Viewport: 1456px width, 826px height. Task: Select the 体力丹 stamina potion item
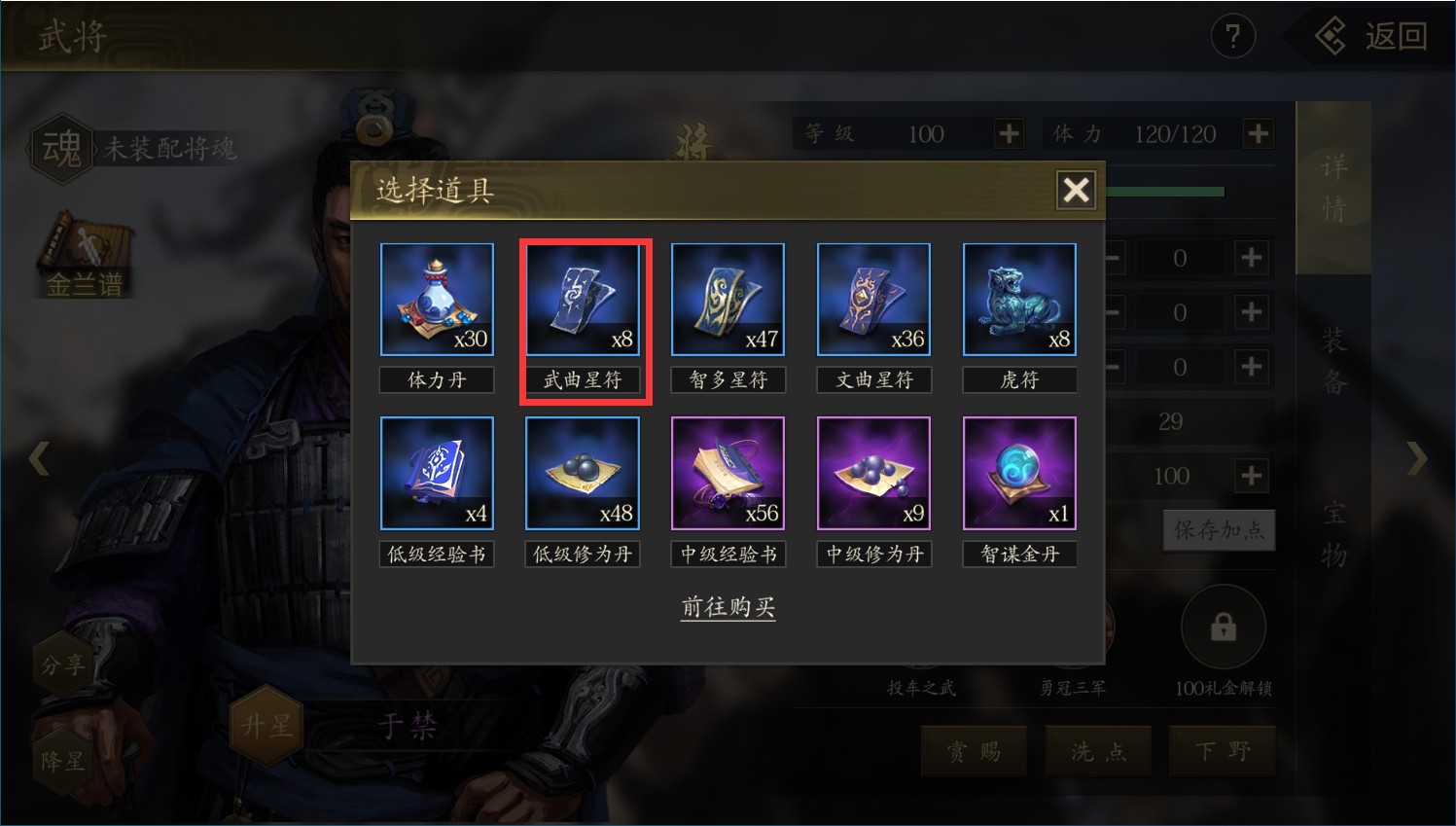[x=437, y=300]
